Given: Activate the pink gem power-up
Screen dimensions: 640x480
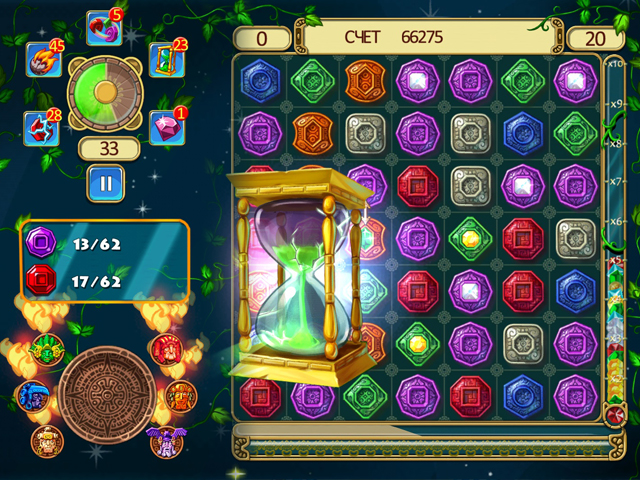Looking at the screenshot, I should coord(166,127).
